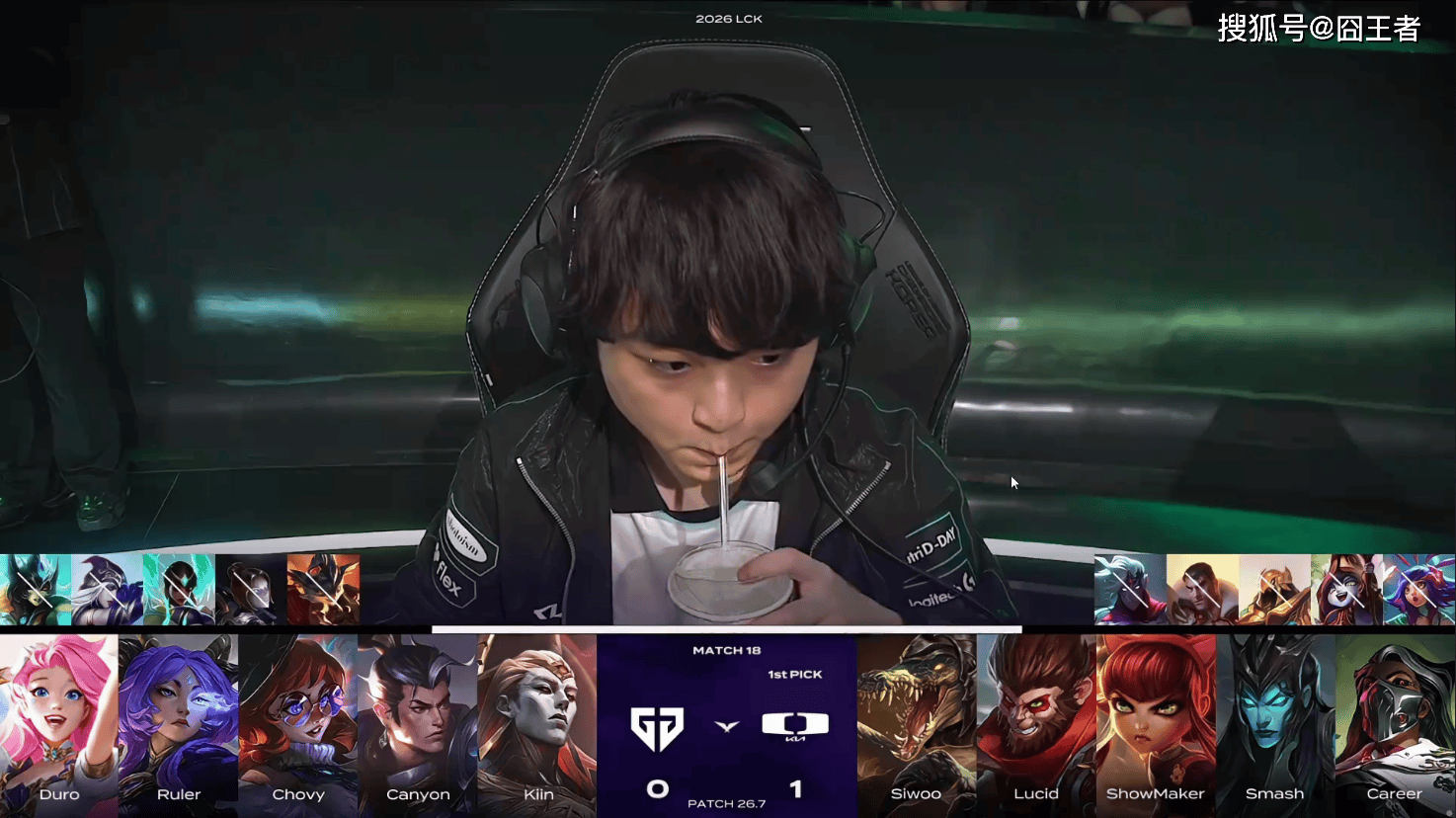Click Lucid's Wukong pick portrait
Viewport: 1456px width, 818px height.
click(1036, 723)
